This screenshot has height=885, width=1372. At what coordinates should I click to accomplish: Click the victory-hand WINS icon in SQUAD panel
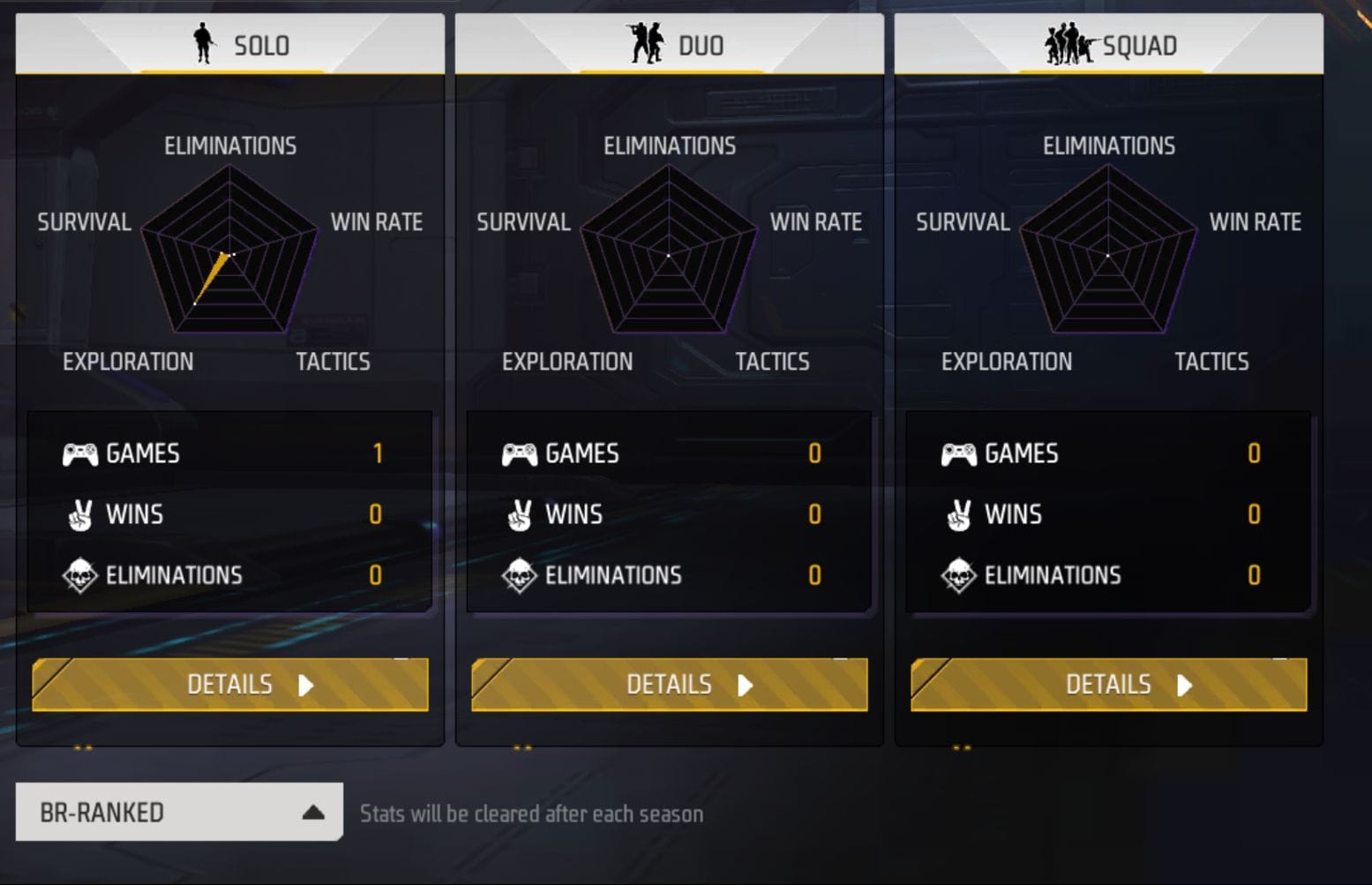tap(959, 514)
